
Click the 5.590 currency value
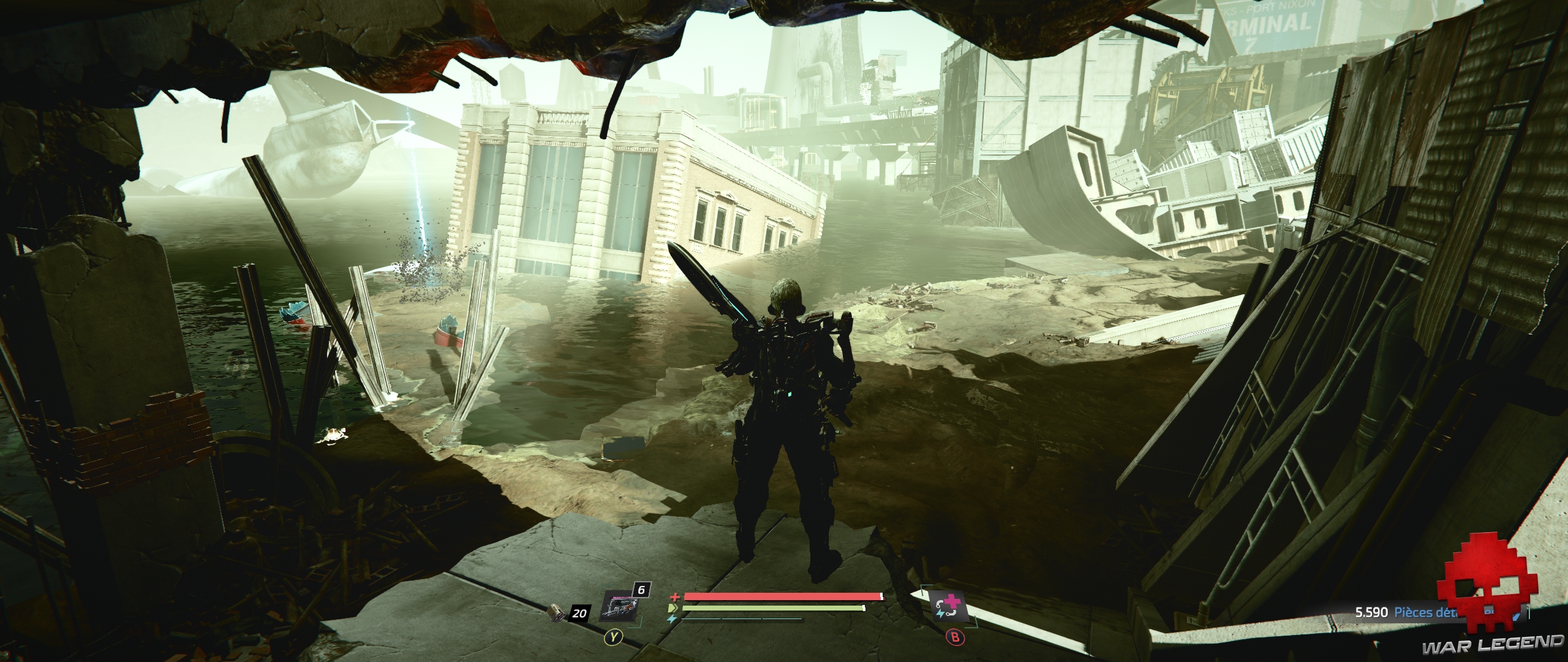tap(1371, 612)
